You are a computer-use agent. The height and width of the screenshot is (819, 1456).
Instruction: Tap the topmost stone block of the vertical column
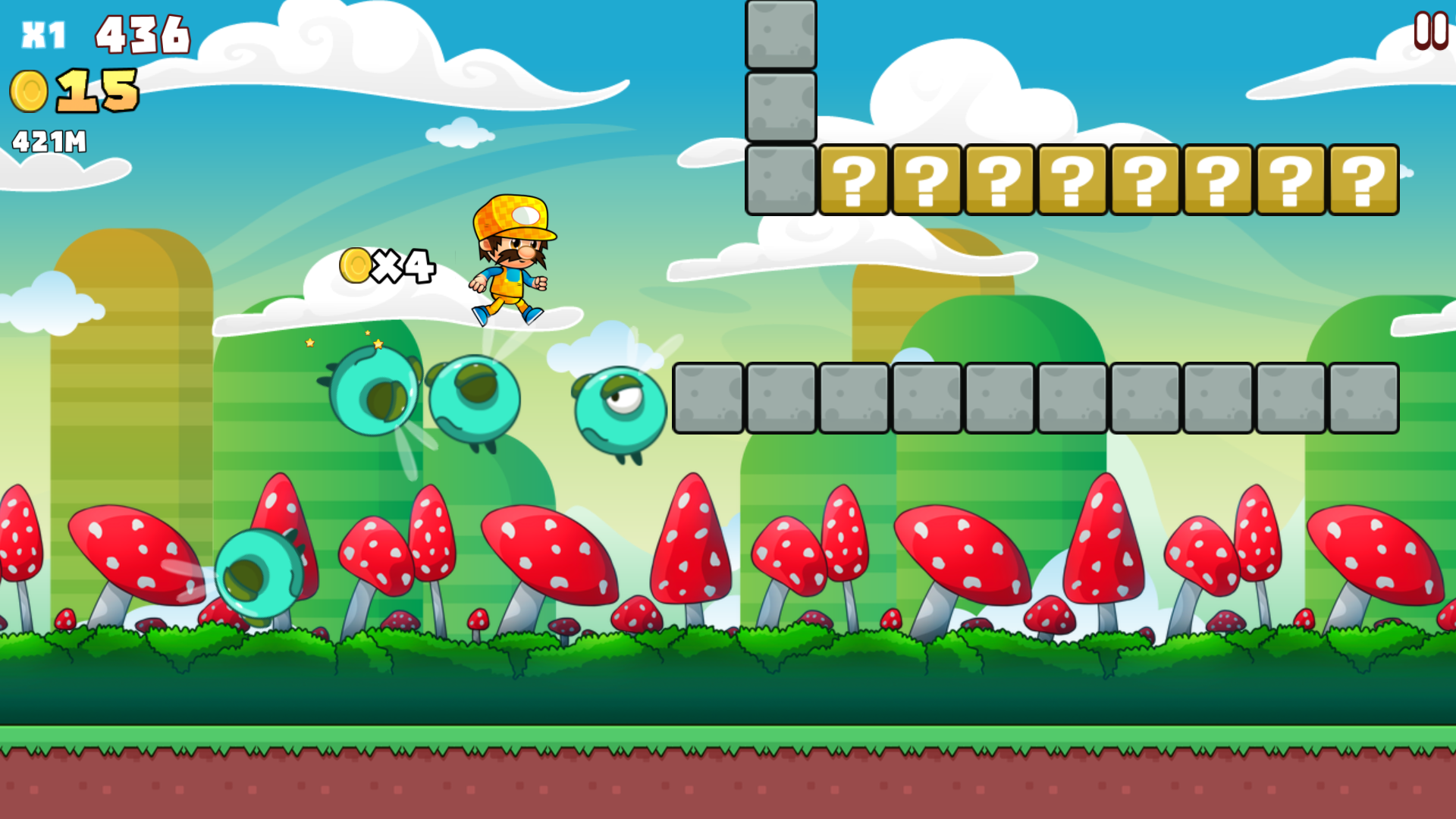click(780, 34)
